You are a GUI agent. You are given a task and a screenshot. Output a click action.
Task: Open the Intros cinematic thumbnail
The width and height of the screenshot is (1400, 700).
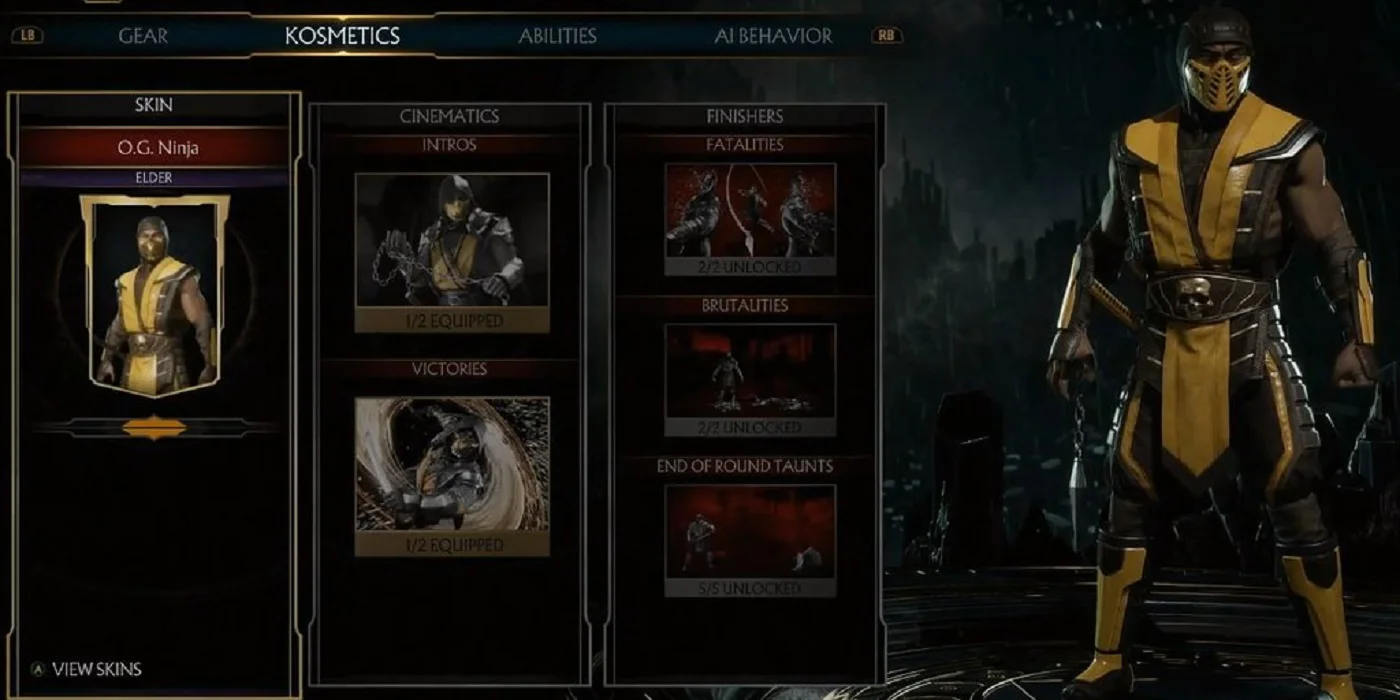452,241
